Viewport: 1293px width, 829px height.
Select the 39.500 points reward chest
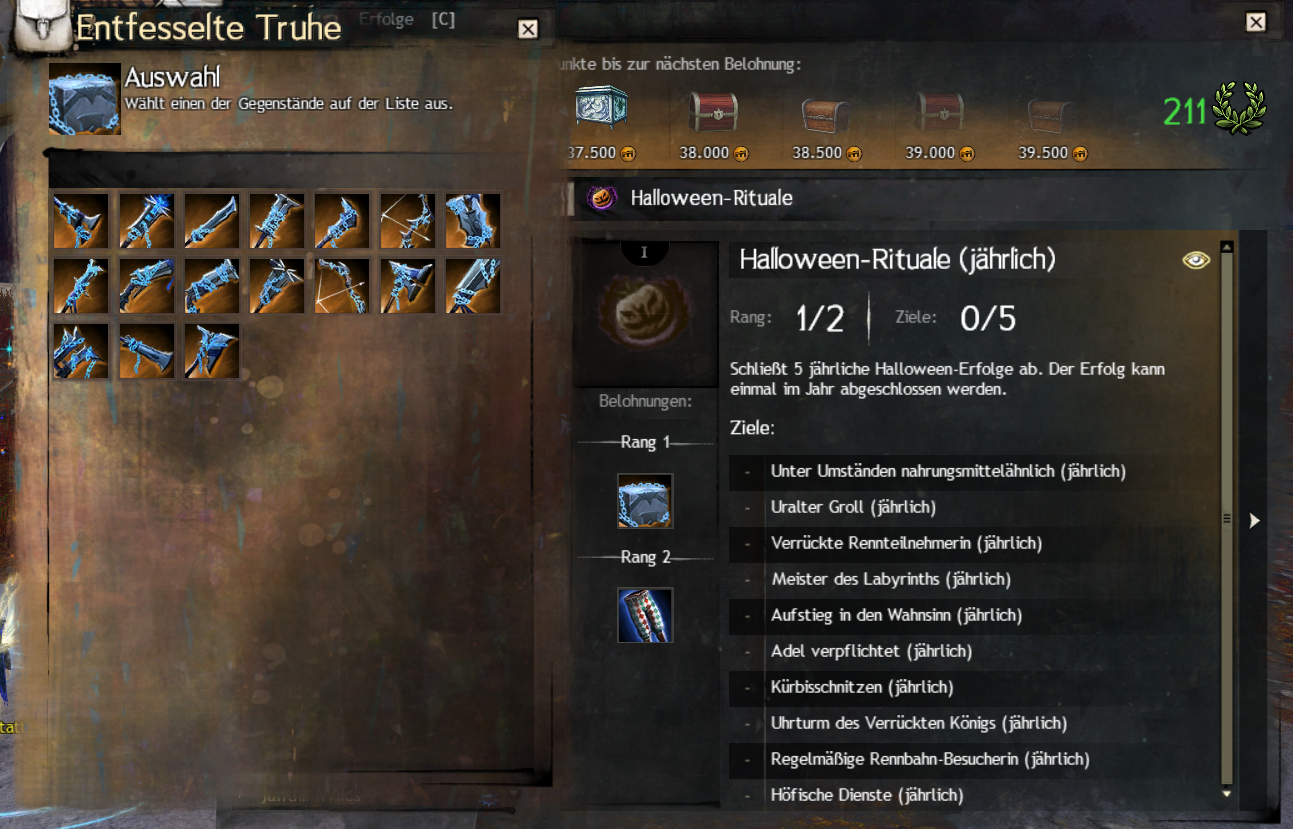1051,114
